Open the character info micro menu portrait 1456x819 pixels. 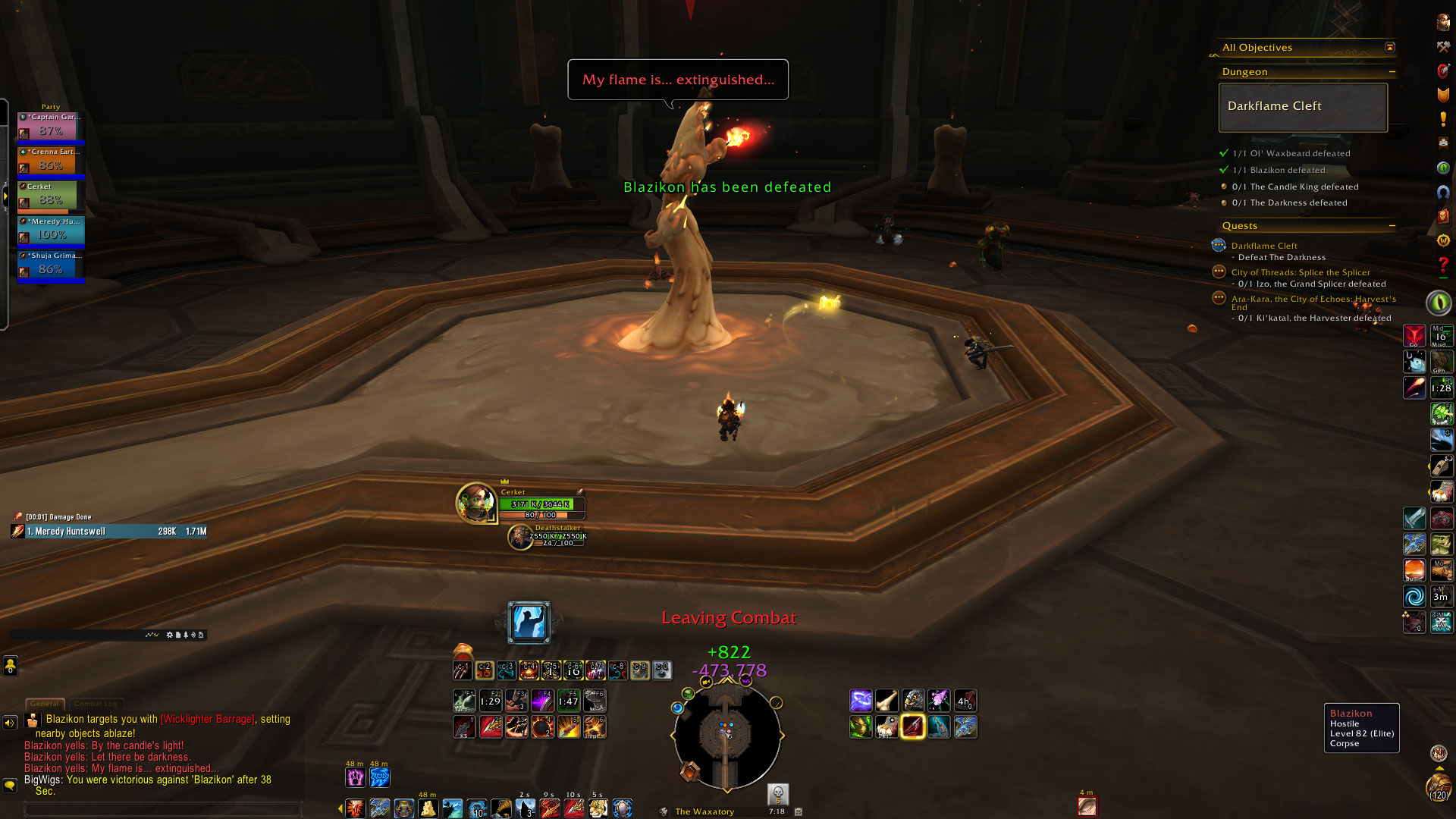1443,23
